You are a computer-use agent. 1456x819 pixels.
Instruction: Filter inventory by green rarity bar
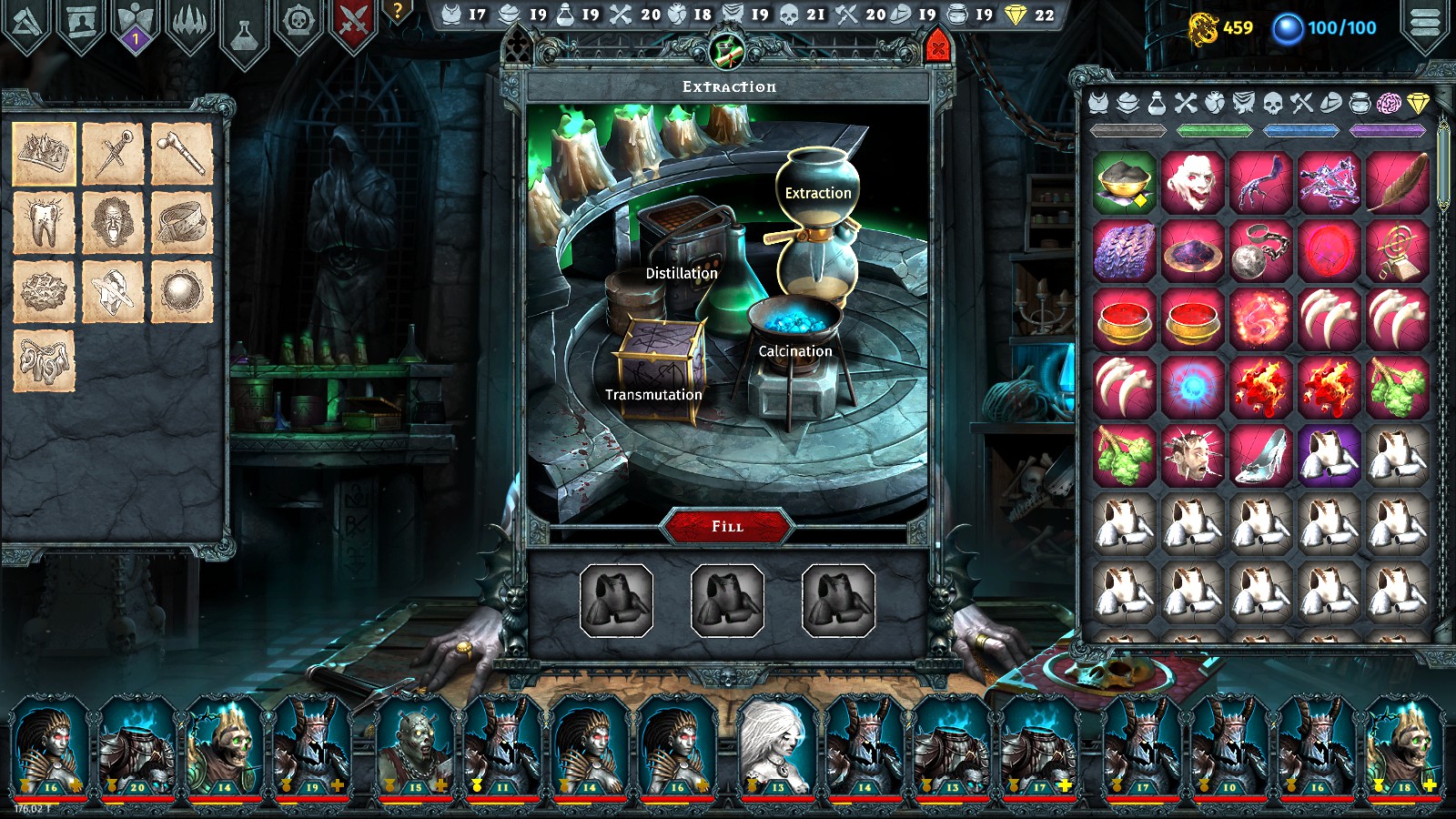coord(1216,129)
